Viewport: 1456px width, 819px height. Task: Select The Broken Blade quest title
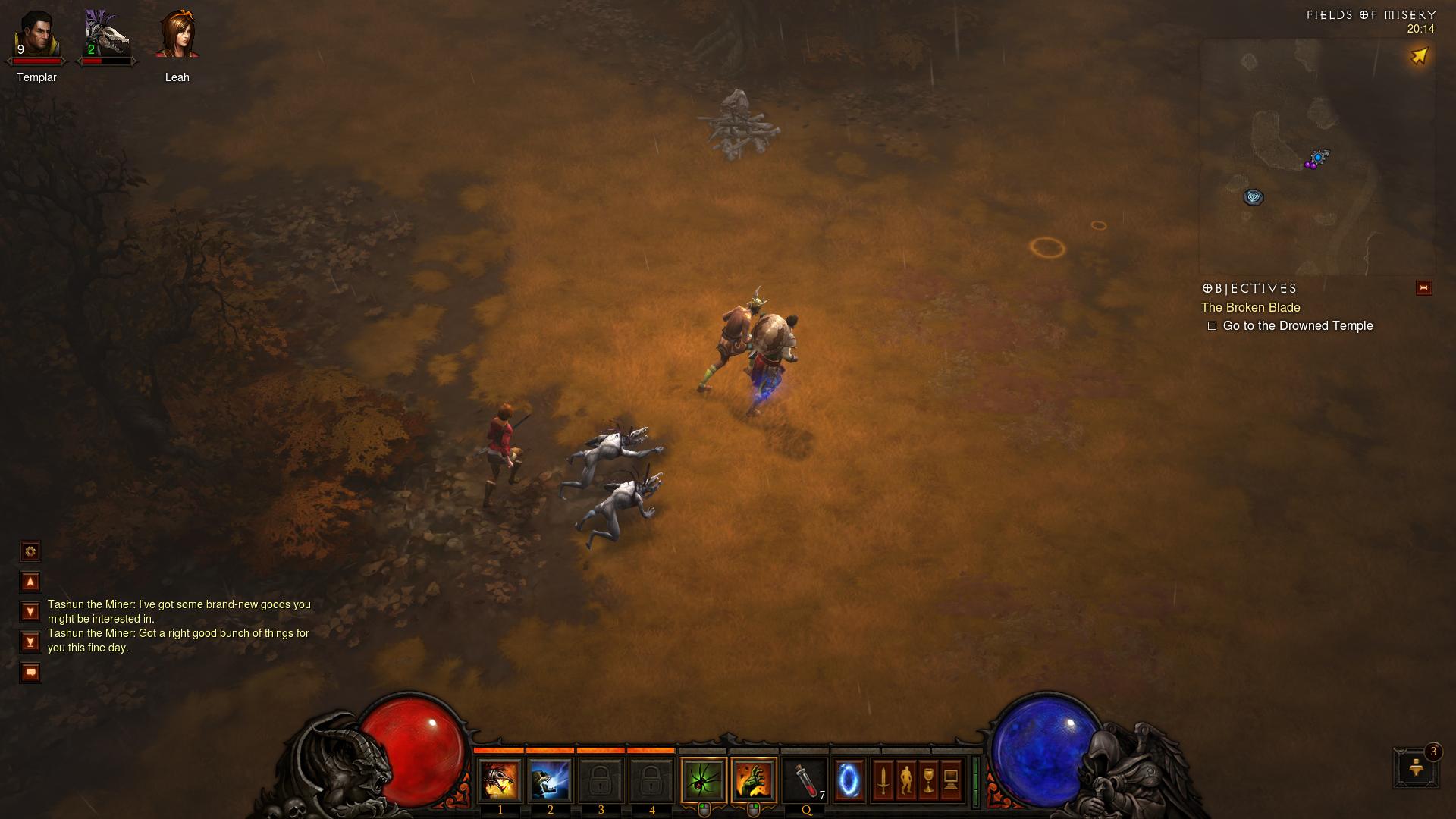pos(1250,307)
